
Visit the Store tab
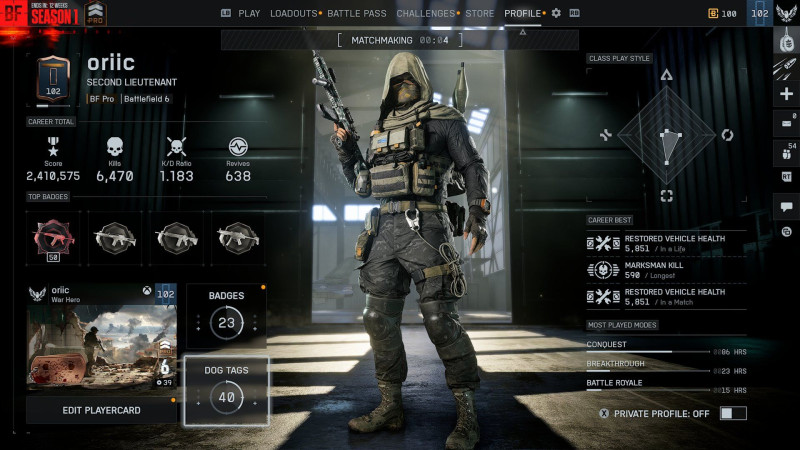pos(480,13)
